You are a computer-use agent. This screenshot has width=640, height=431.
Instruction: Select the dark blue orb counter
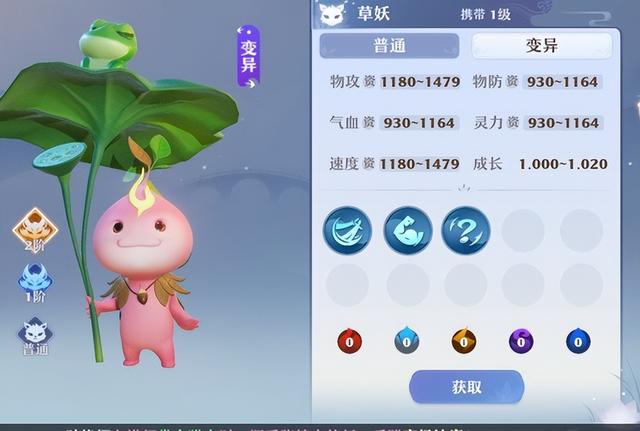click(x=578, y=341)
